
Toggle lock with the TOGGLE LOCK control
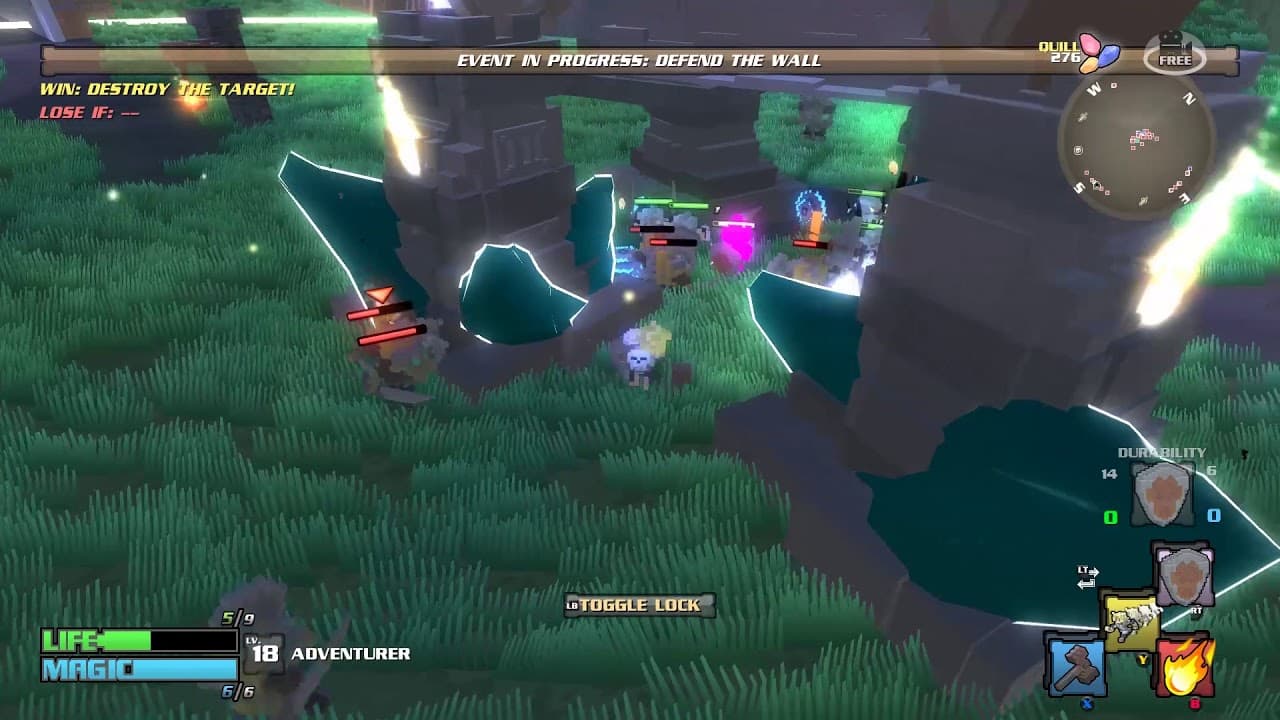[x=638, y=604]
